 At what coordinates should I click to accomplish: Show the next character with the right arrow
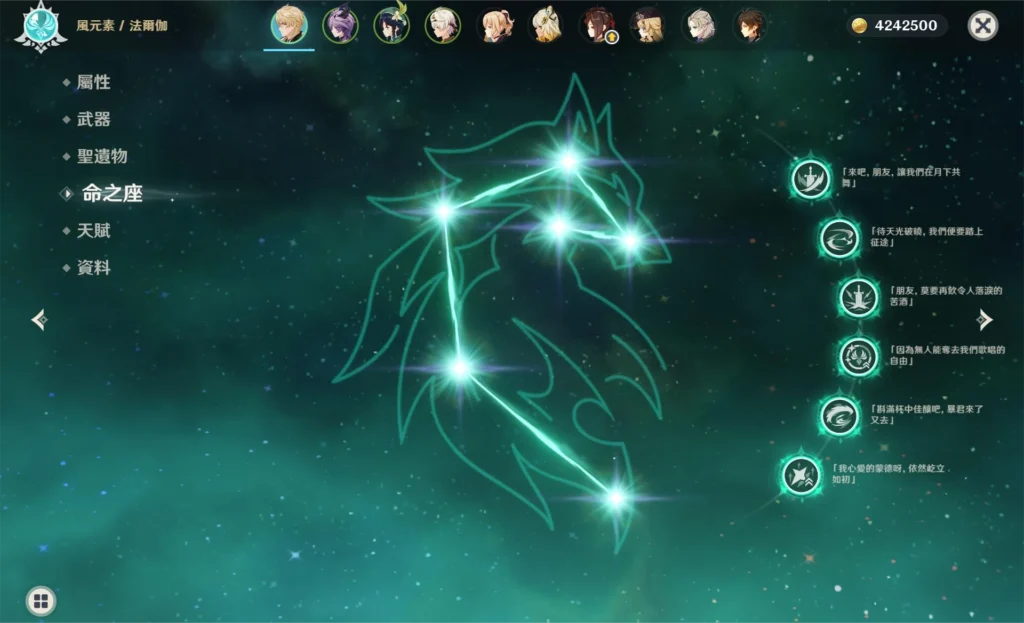[x=985, y=319]
